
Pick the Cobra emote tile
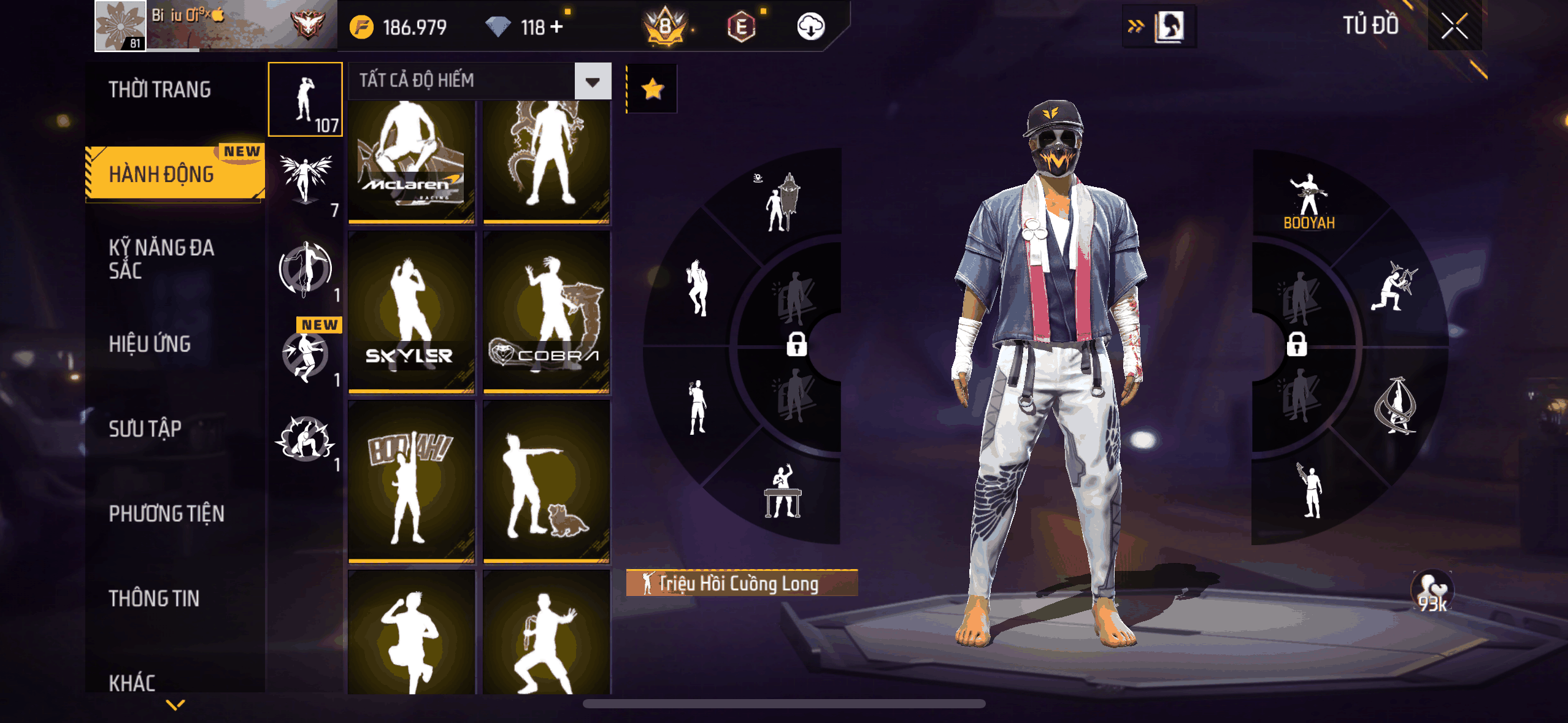(546, 312)
